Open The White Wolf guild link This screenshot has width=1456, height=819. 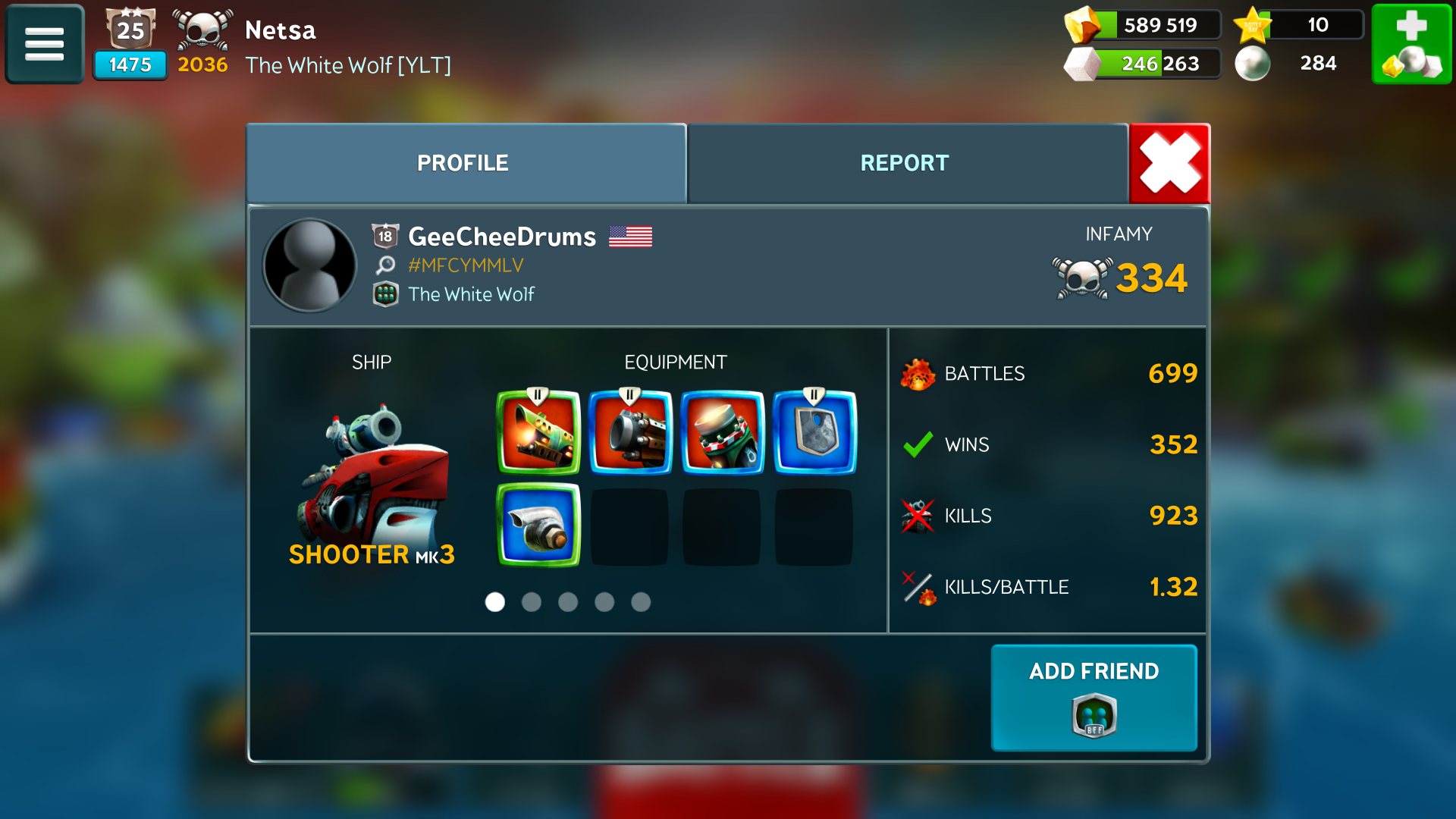pyautogui.click(x=471, y=294)
